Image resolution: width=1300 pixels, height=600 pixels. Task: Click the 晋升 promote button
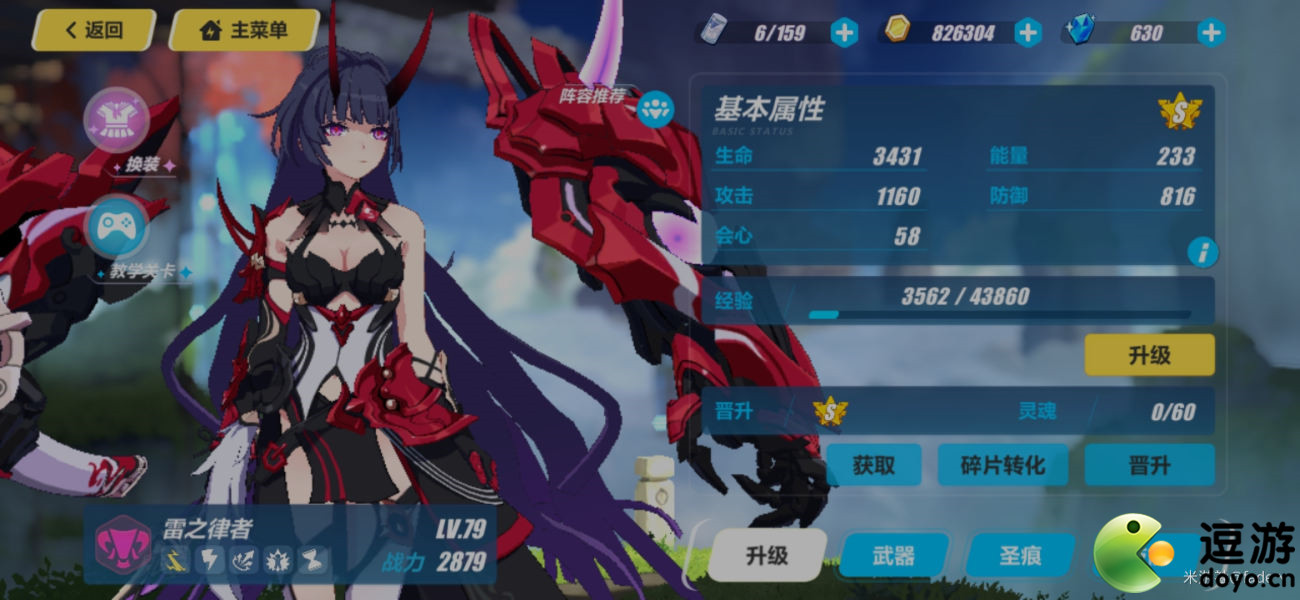(1149, 465)
